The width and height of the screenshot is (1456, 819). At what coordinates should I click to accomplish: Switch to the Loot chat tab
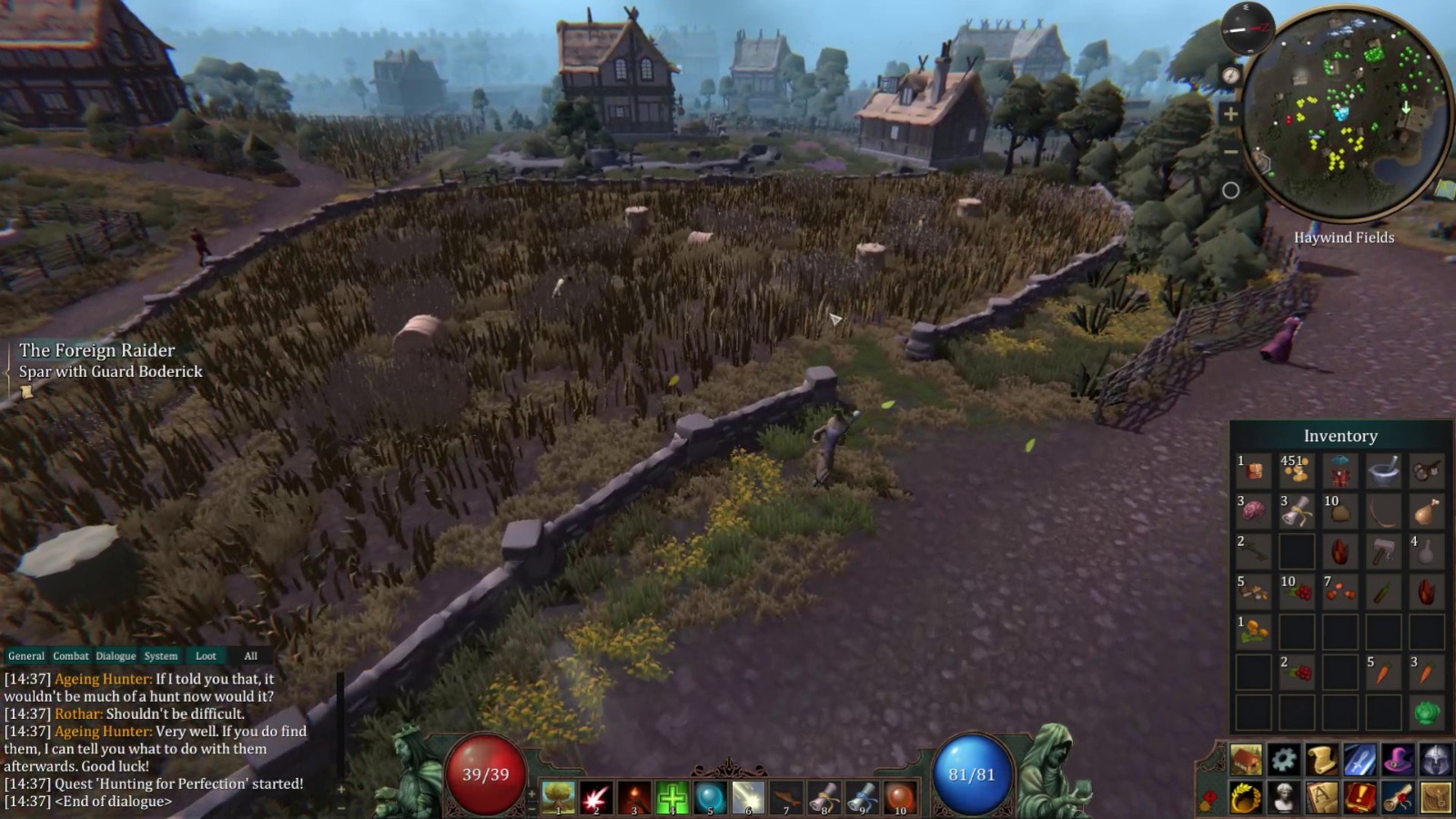click(206, 656)
